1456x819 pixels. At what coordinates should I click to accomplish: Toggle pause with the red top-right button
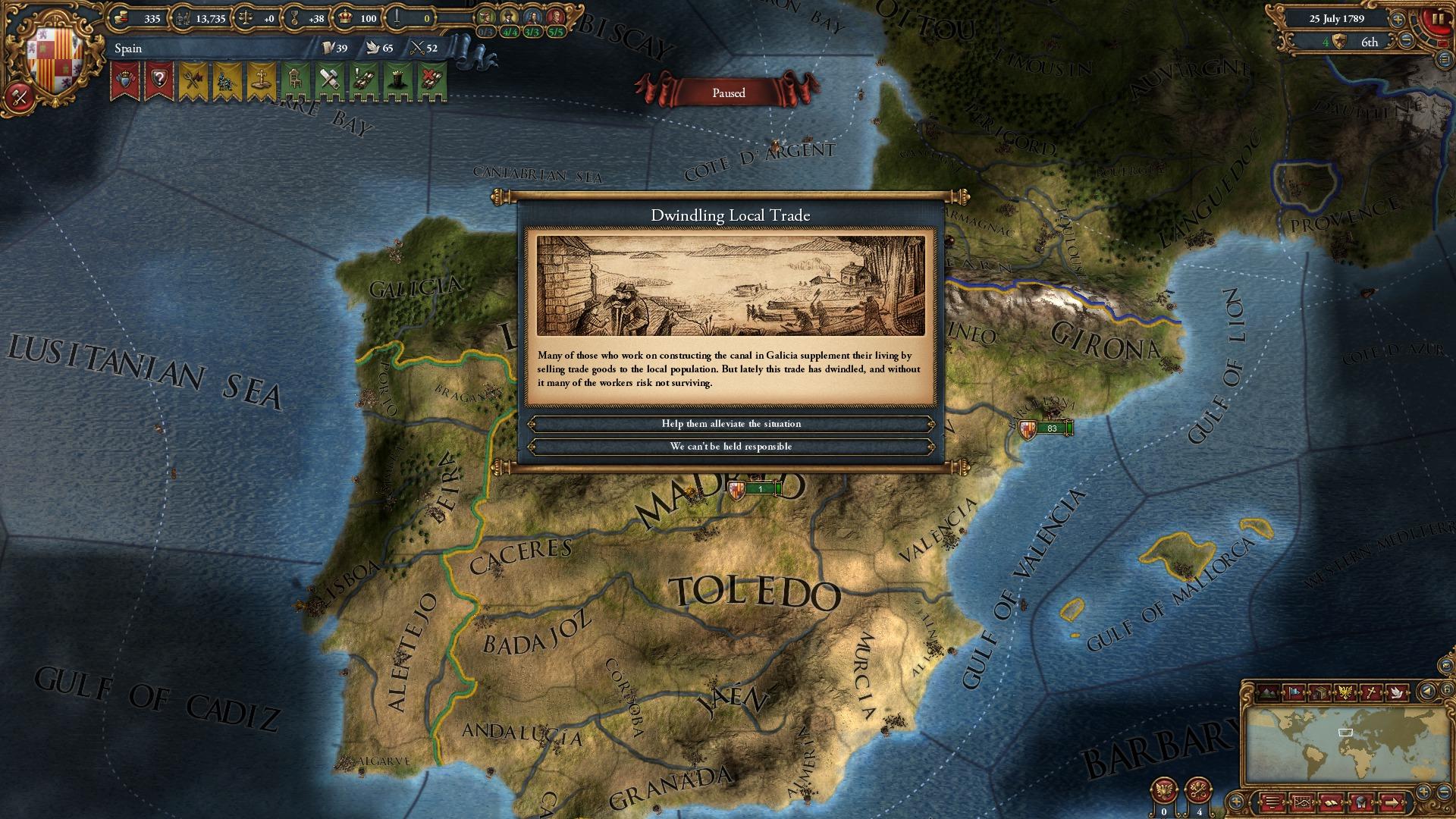point(1439,19)
